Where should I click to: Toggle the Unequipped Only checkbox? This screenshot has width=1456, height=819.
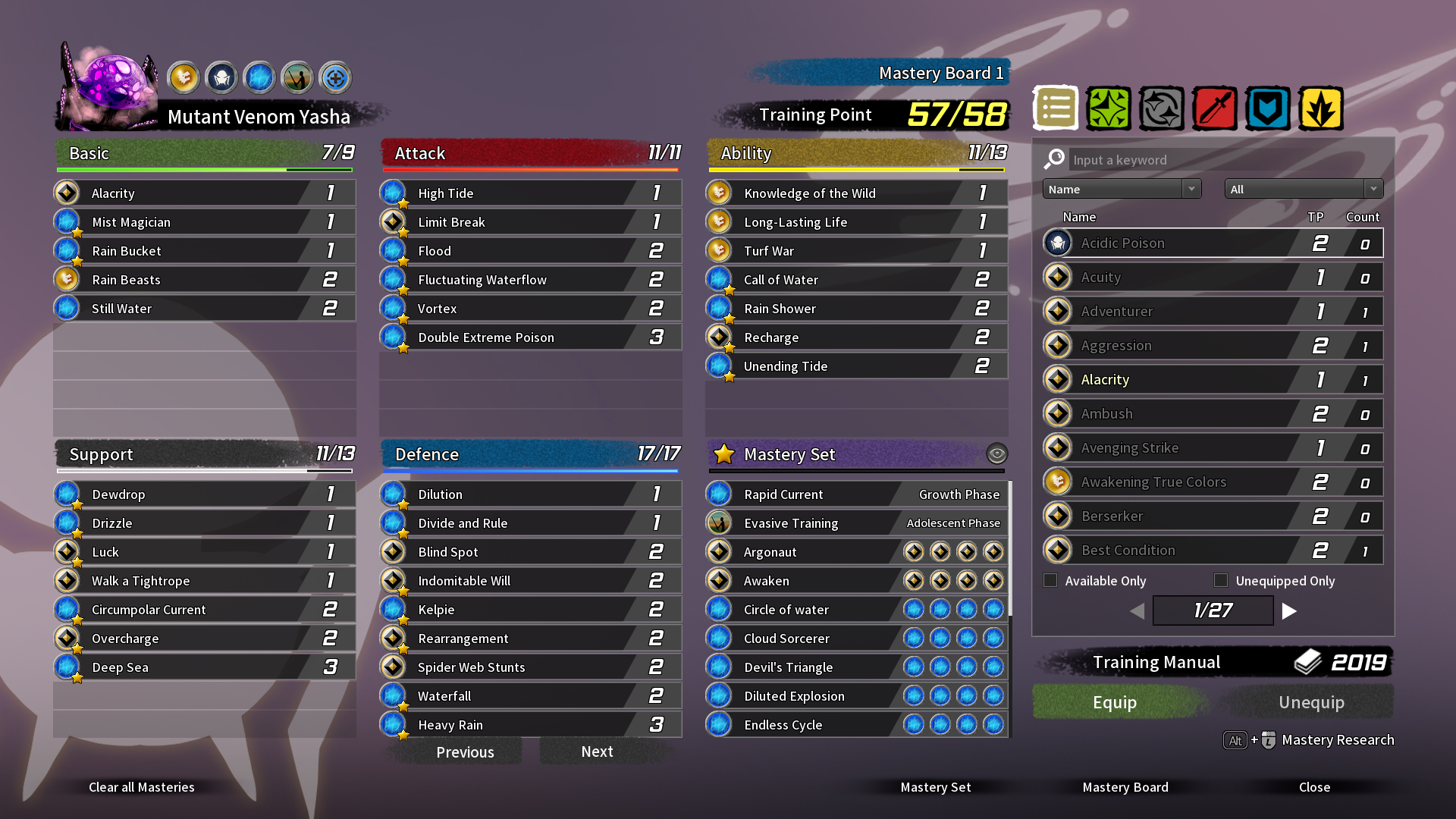pyautogui.click(x=1221, y=580)
